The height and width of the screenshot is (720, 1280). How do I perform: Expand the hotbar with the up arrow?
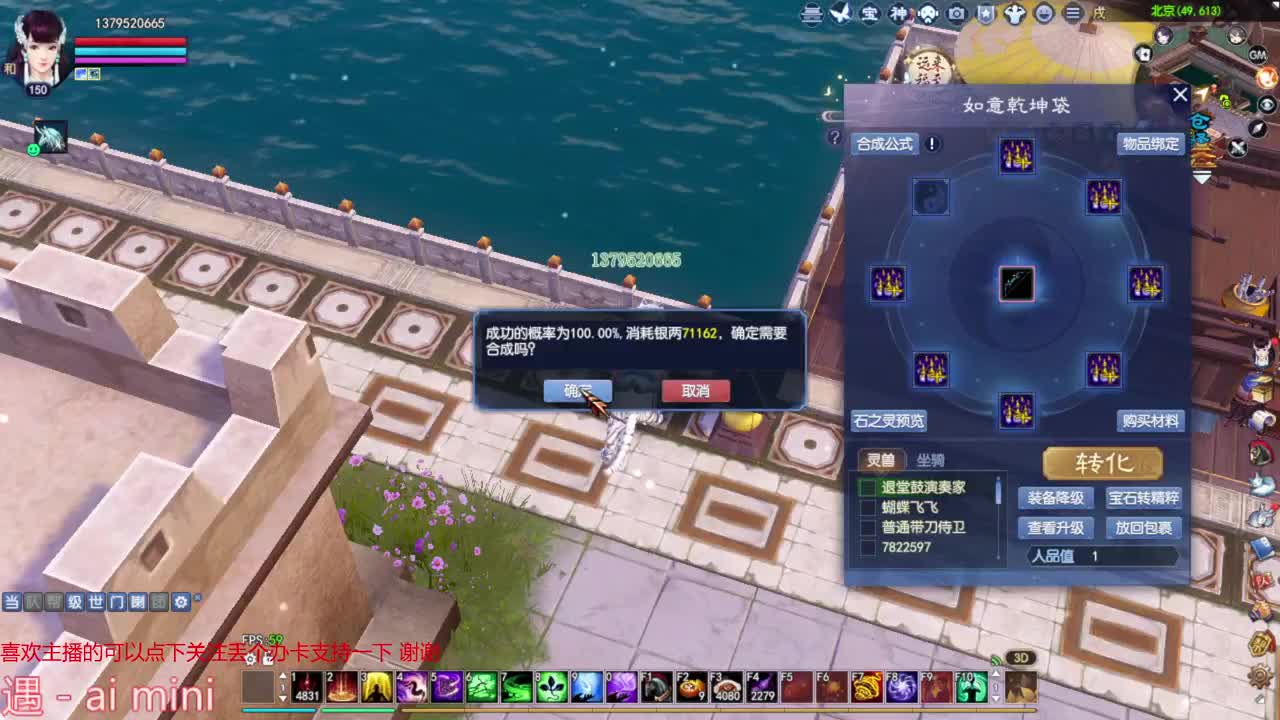click(x=995, y=673)
